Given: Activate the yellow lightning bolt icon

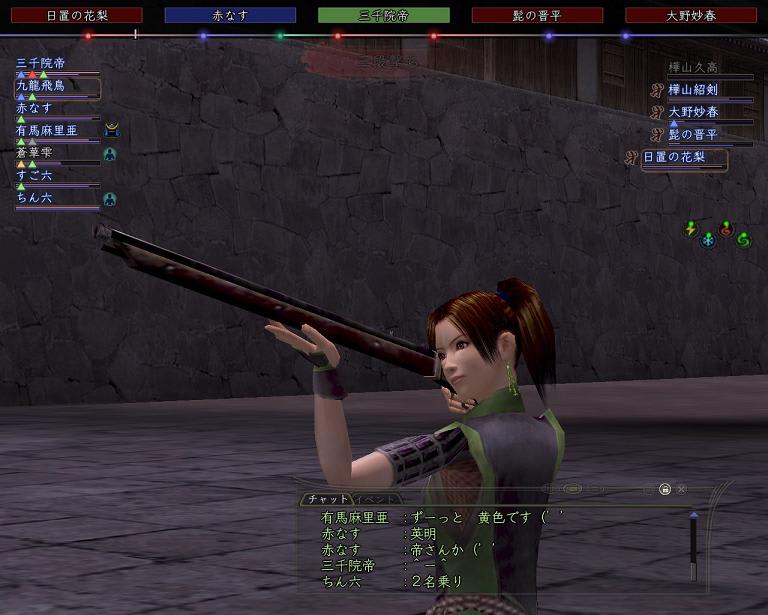Looking at the screenshot, I should [x=690, y=229].
